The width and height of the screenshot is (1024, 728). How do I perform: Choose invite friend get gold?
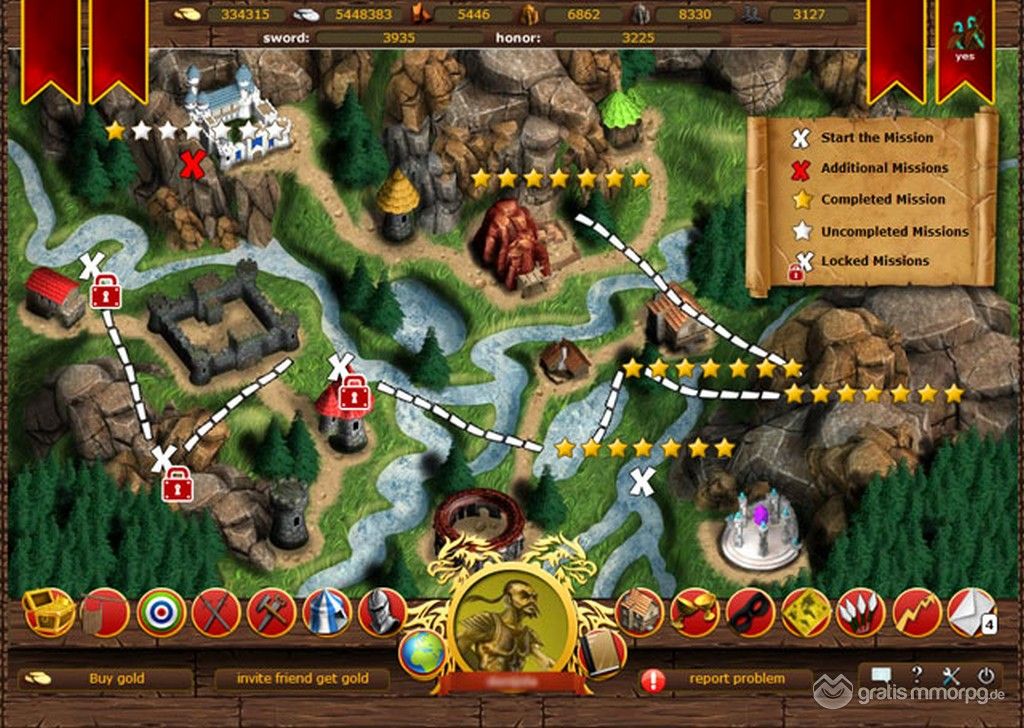(302, 679)
